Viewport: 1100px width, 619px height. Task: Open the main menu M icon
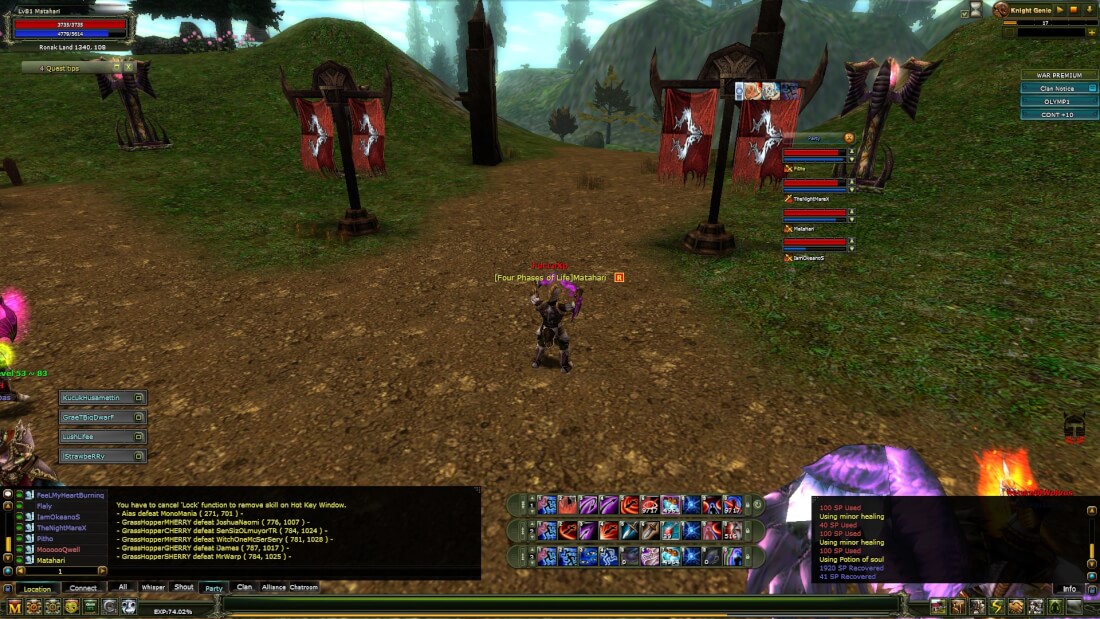(x=14, y=607)
